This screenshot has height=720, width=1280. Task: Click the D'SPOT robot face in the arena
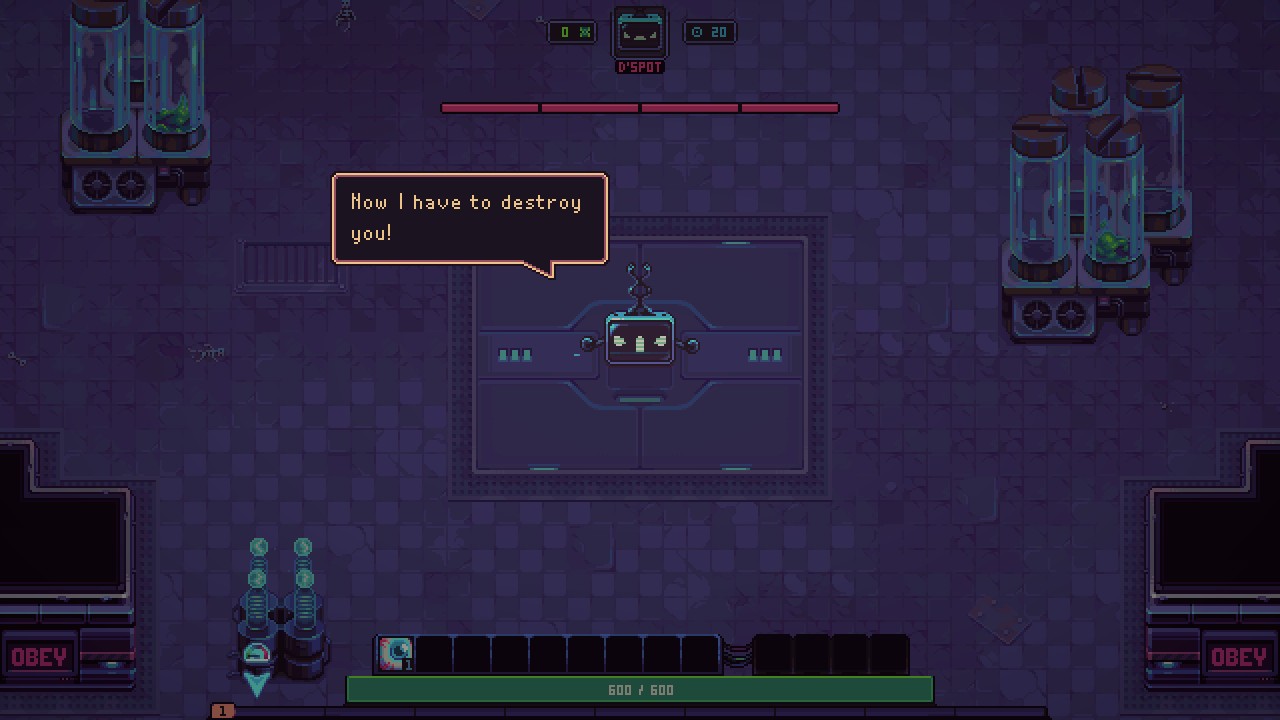(639, 337)
